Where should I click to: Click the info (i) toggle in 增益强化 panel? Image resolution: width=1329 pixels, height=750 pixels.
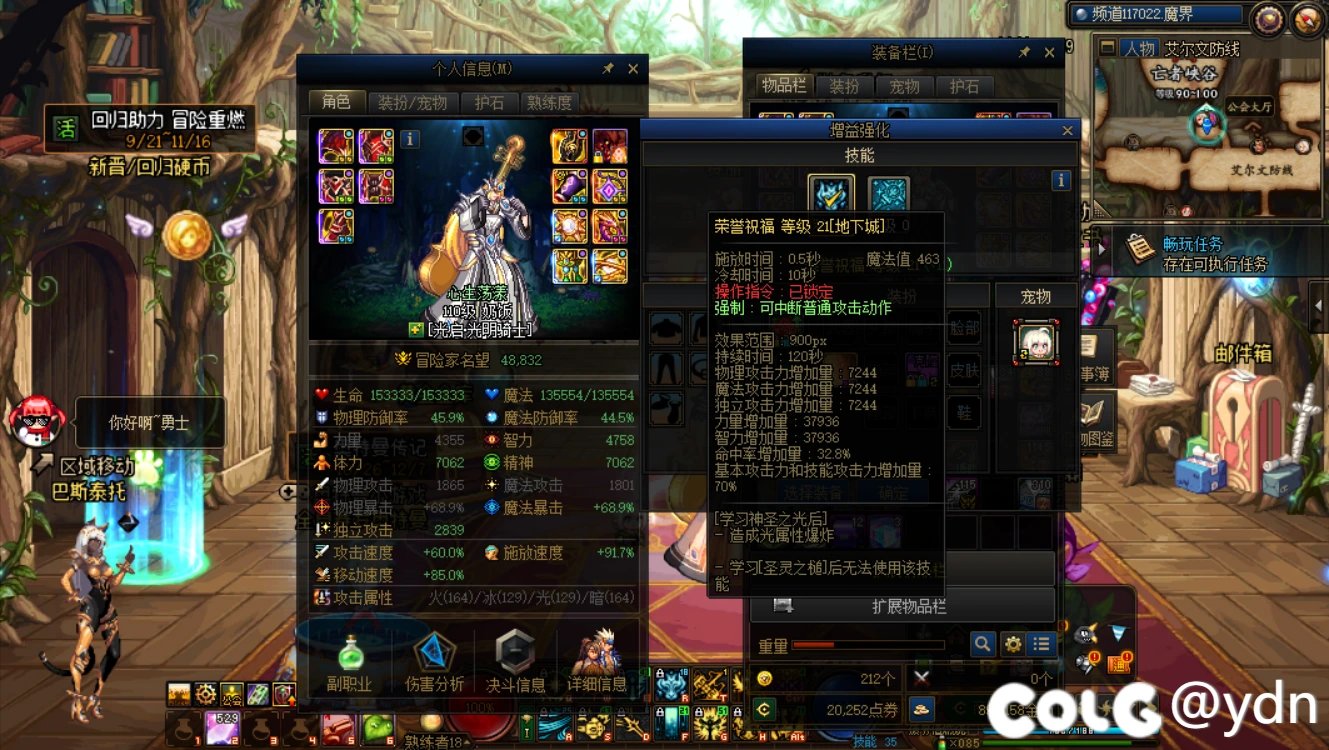click(x=1060, y=180)
